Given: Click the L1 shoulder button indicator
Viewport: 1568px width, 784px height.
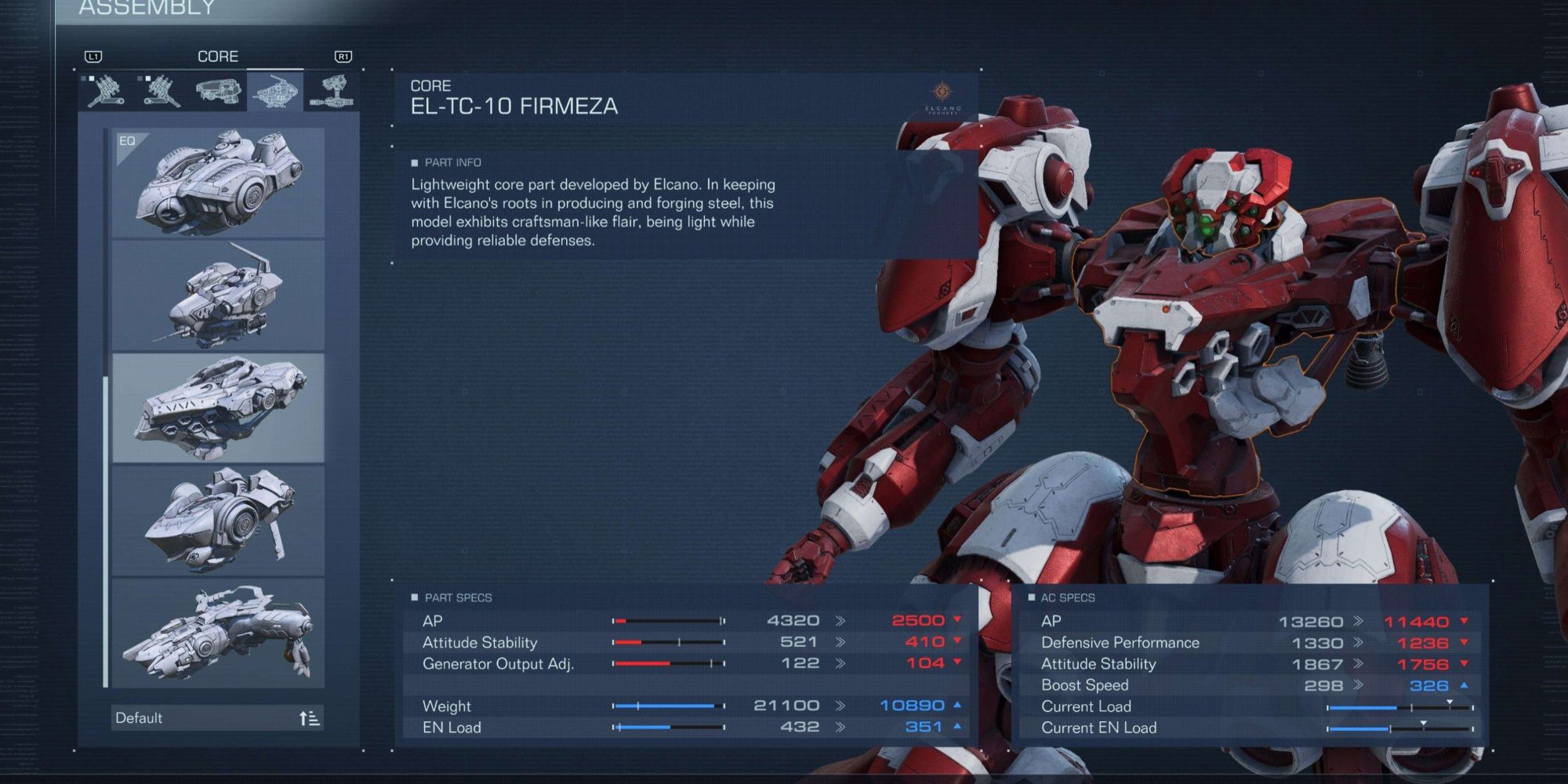Looking at the screenshot, I should click(x=94, y=56).
